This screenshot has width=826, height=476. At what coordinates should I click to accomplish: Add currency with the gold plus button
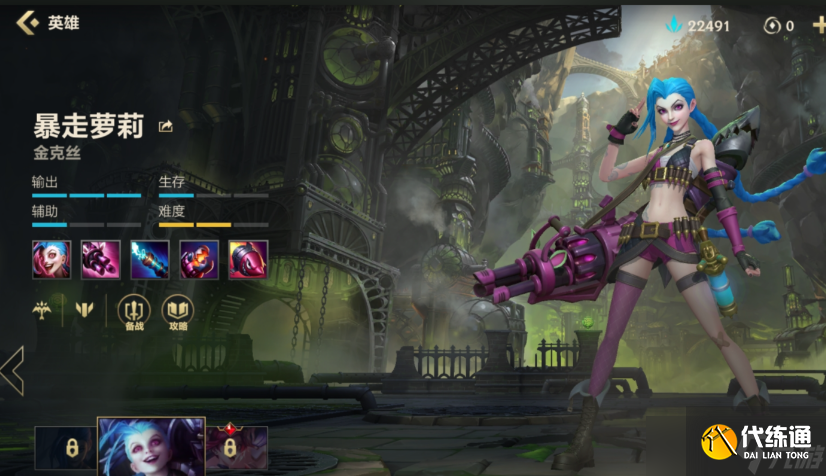click(x=819, y=25)
